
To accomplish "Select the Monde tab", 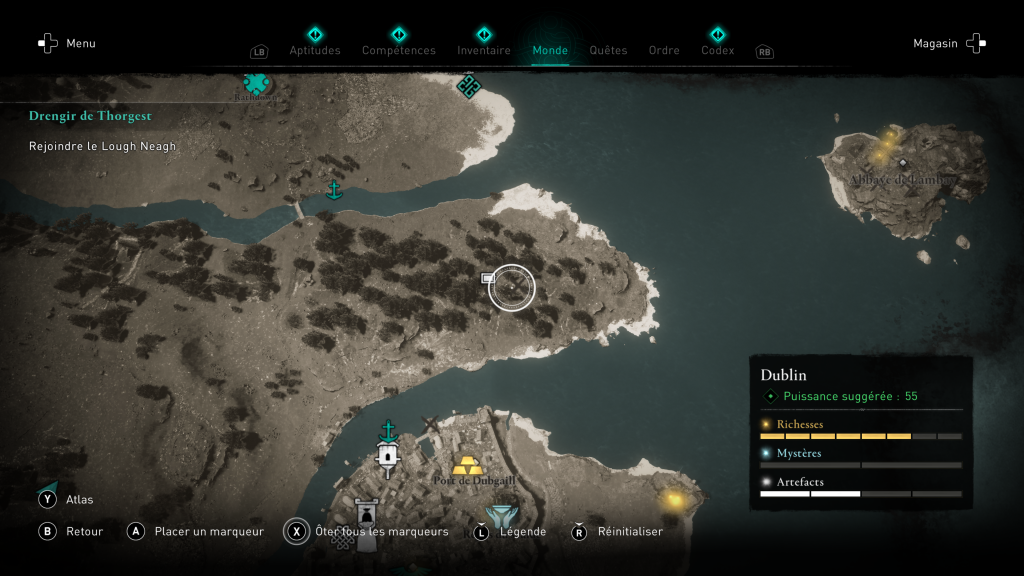I will tap(550, 50).
